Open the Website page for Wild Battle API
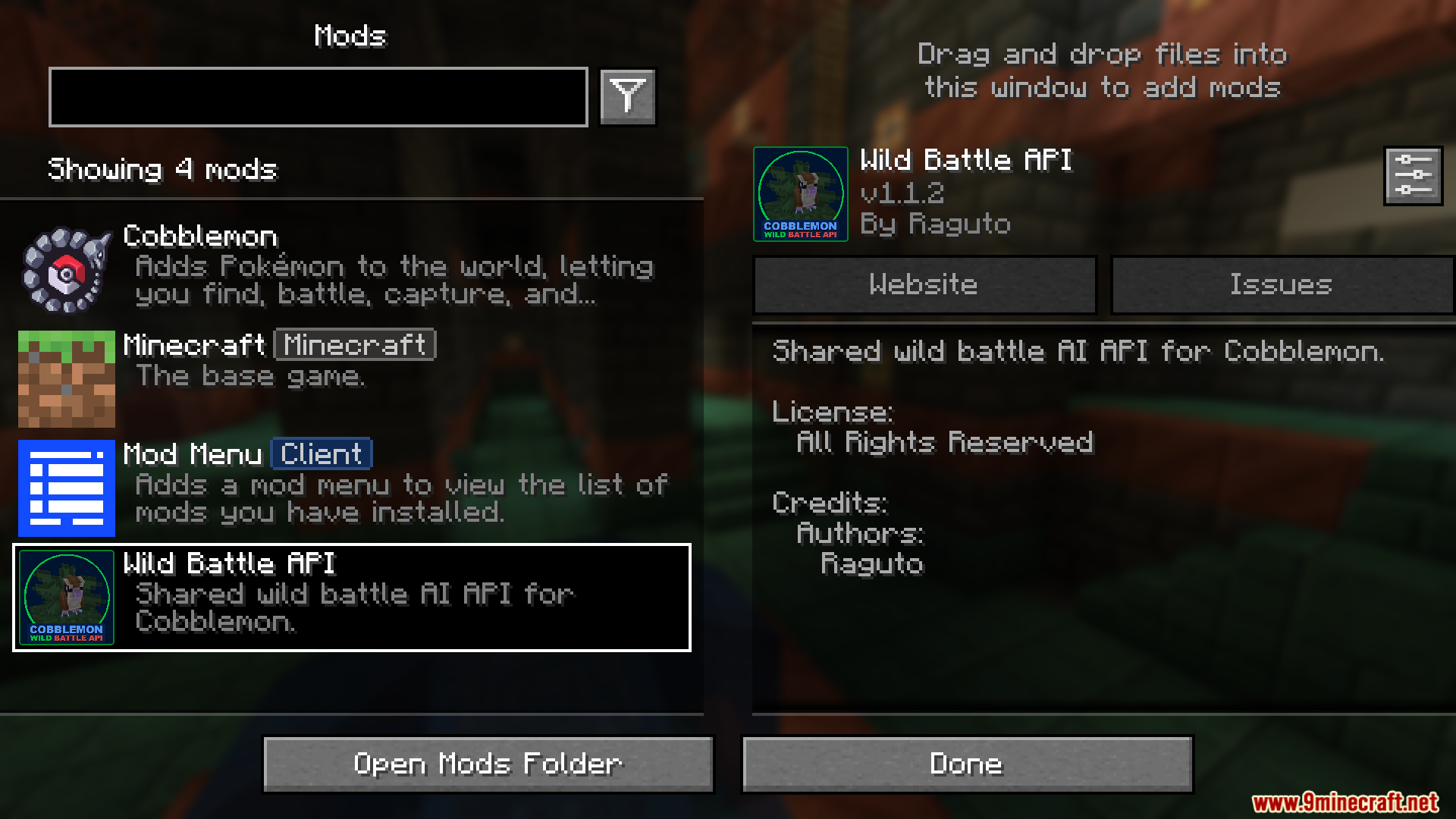The height and width of the screenshot is (819, 1456). pos(924,284)
